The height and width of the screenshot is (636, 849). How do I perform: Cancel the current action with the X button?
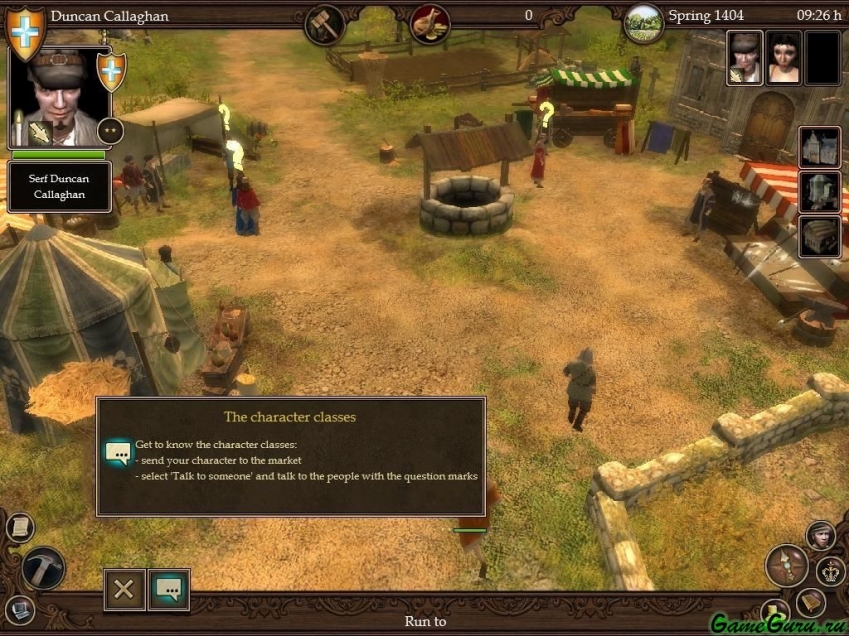(124, 589)
